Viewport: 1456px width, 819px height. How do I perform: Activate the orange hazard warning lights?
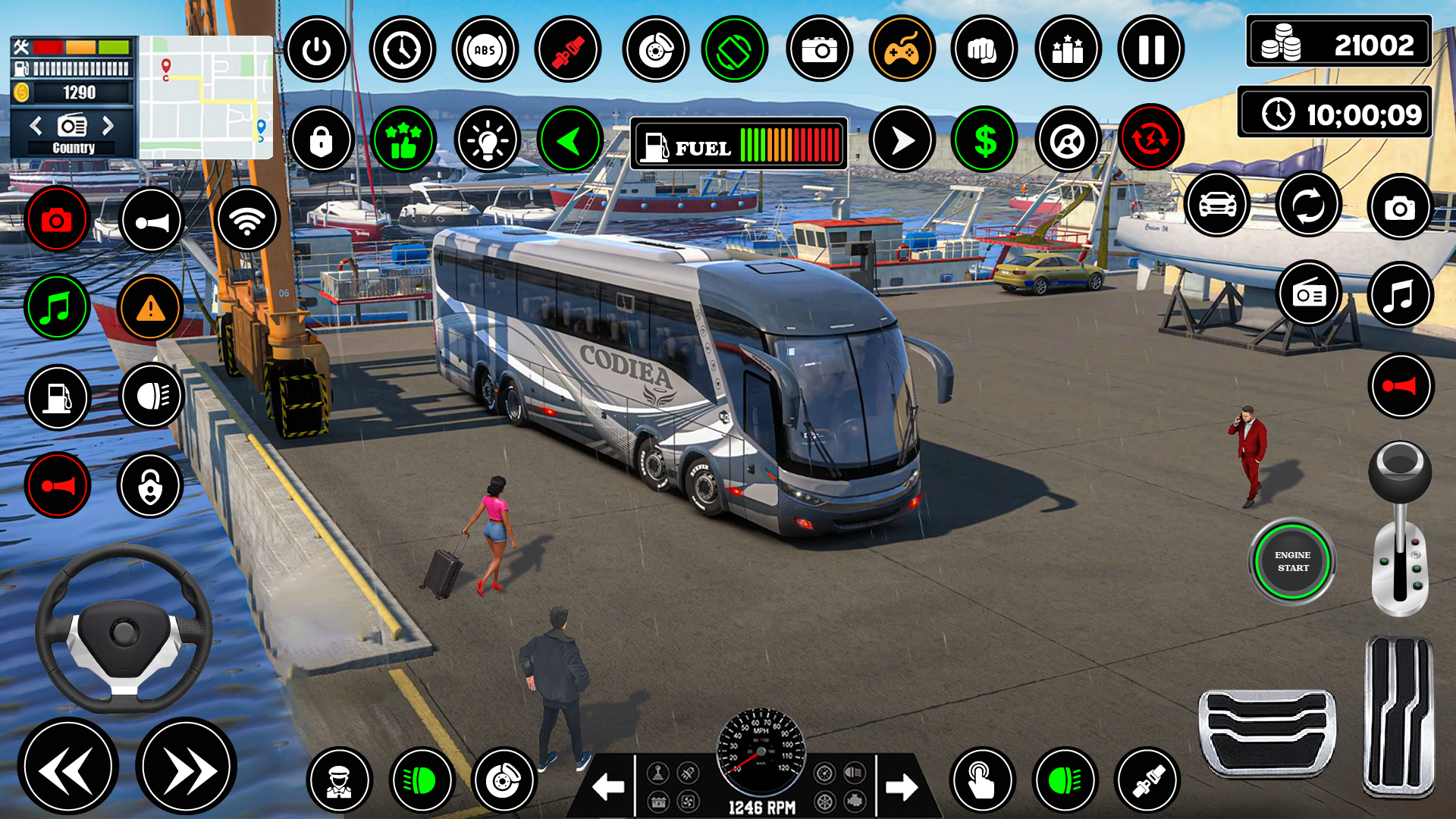[x=150, y=308]
